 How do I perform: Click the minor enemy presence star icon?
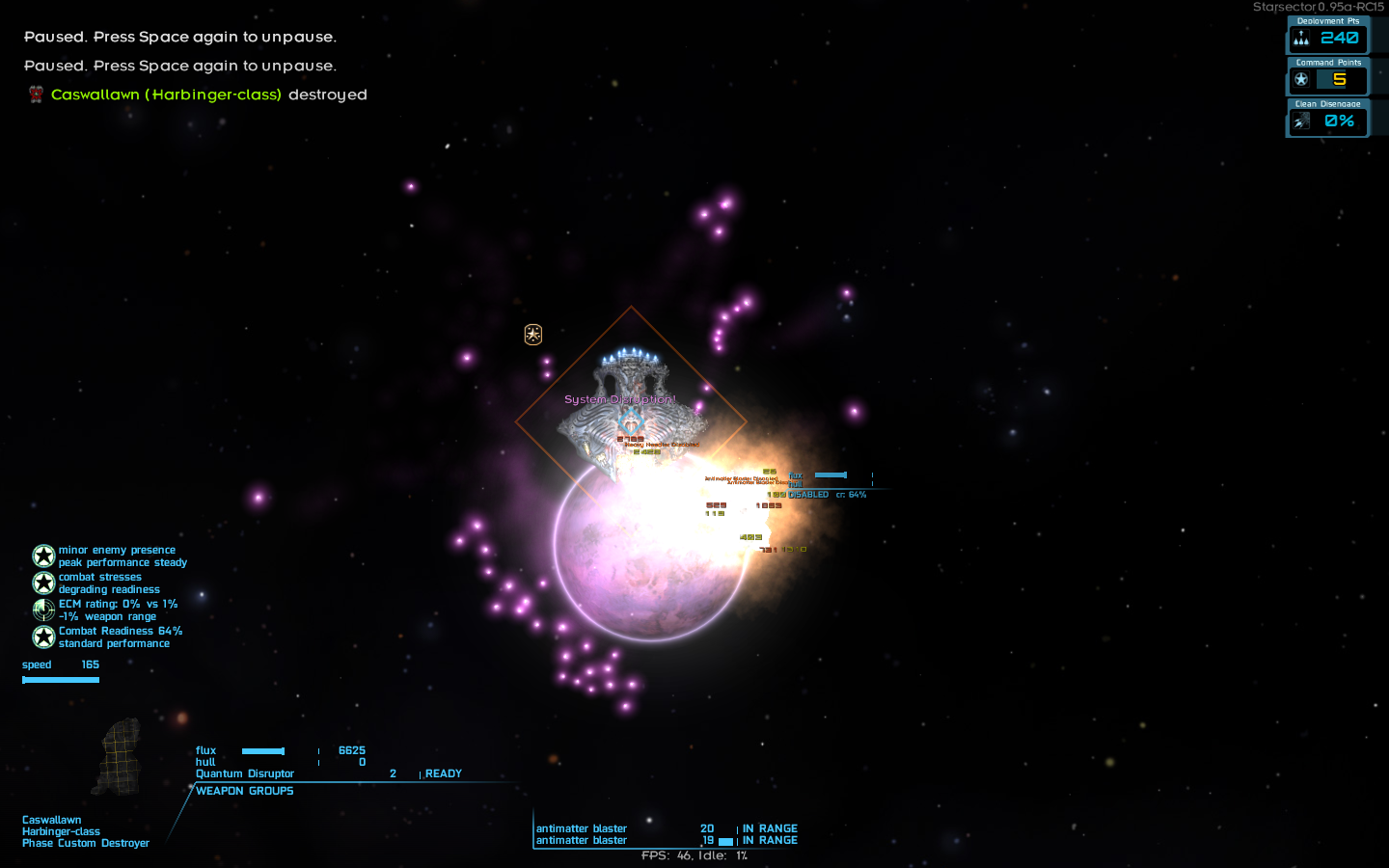pyautogui.click(x=43, y=556)
